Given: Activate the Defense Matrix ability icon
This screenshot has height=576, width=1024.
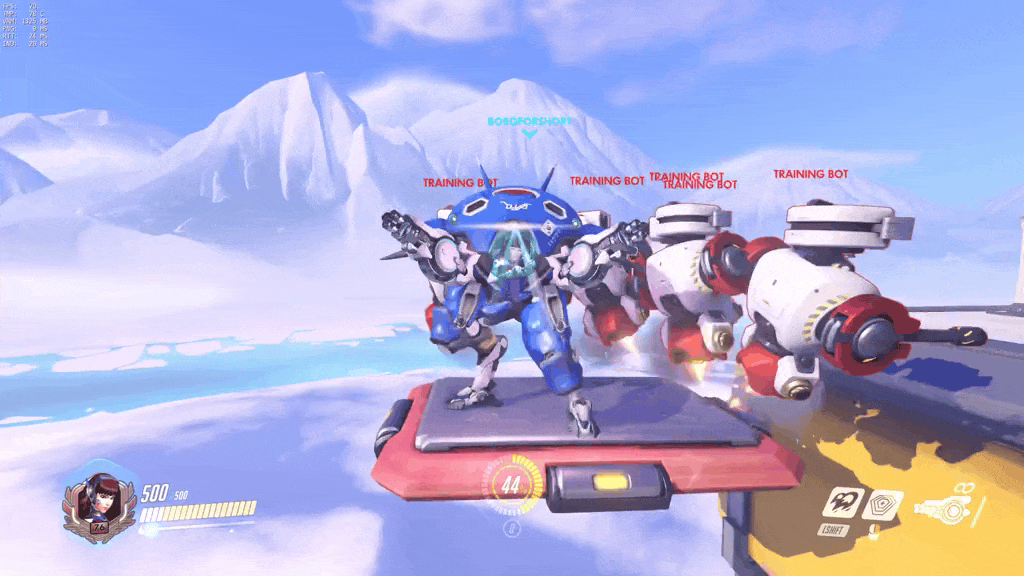Looking at the screenshot, I should 882,506.
